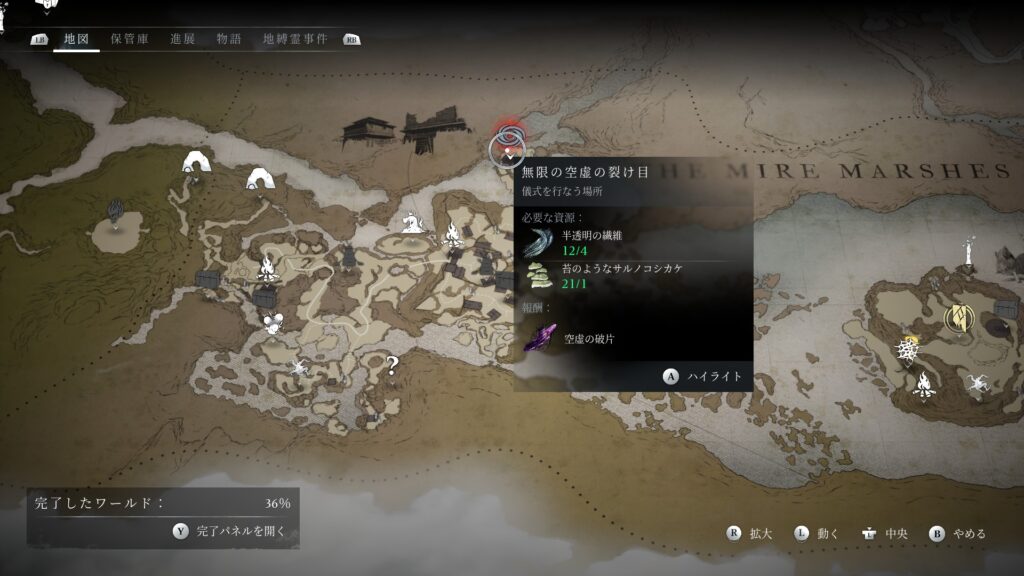
Task: Select the white cloud cluster map marker
Action: point(271,323)
